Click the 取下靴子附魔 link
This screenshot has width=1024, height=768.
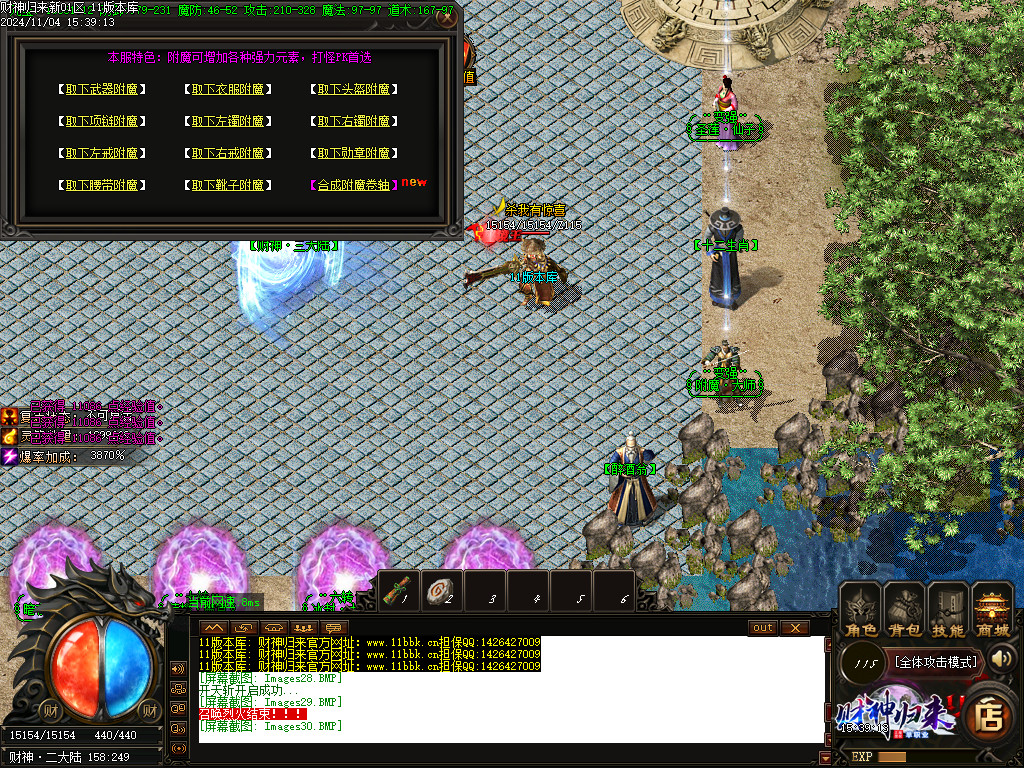point(229,186)
